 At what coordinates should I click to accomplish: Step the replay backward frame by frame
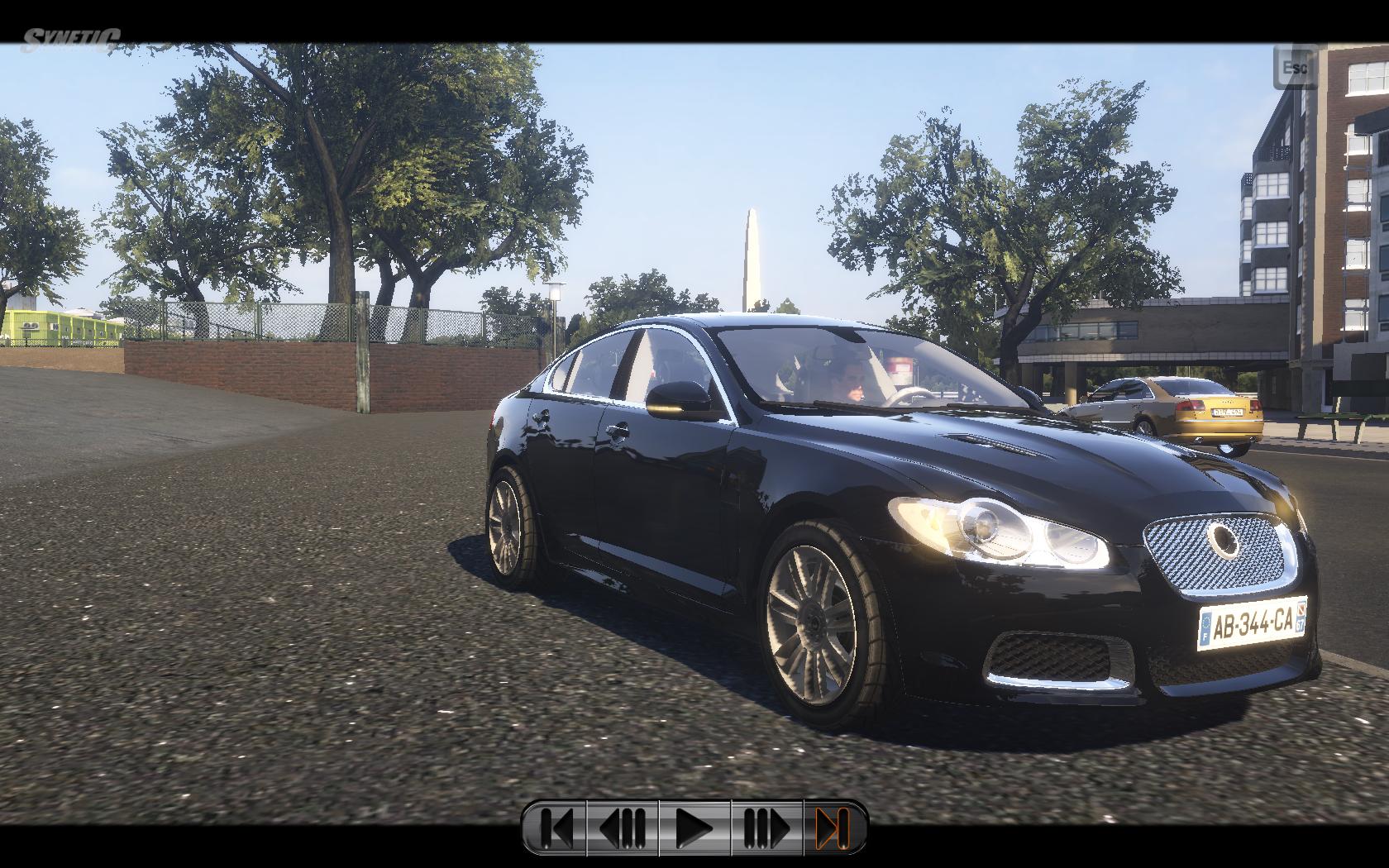623,827
